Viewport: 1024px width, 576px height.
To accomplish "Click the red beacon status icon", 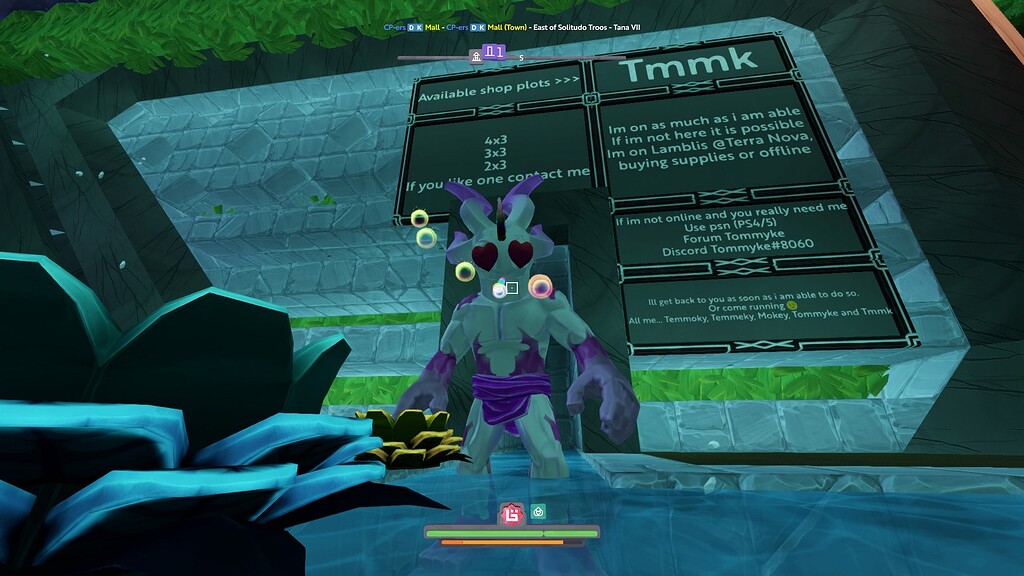I will (x=512, y=514).
